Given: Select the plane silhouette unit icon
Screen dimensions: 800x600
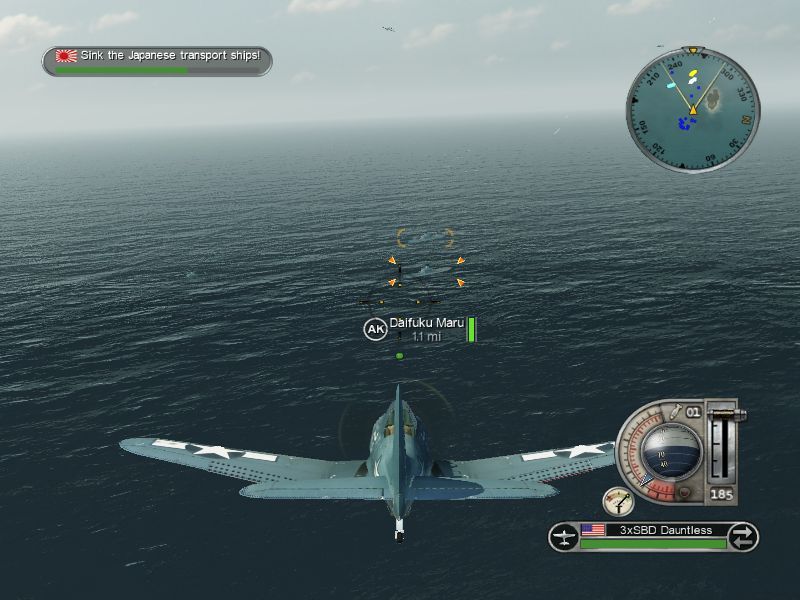Looking at the screenshot, I should (565, 537).
